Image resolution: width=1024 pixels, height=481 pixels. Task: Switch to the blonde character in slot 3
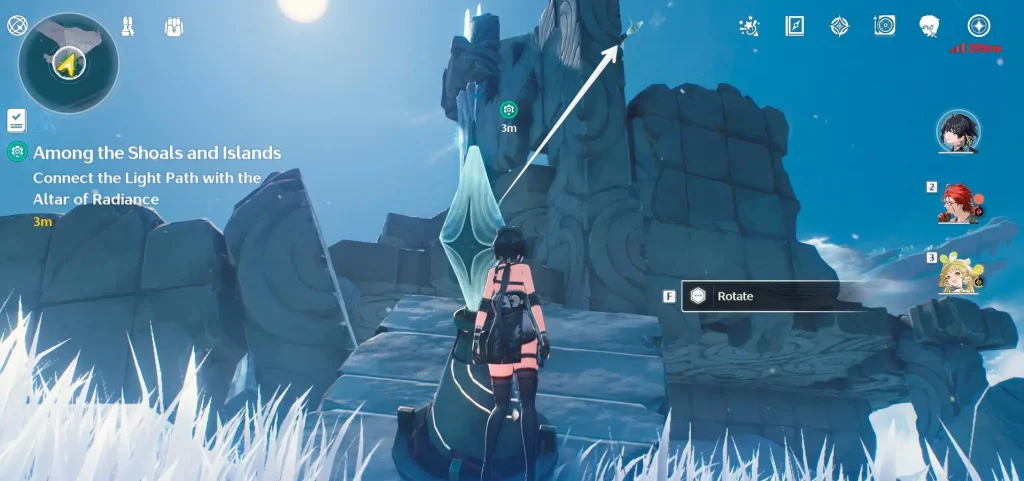(958, 272)
